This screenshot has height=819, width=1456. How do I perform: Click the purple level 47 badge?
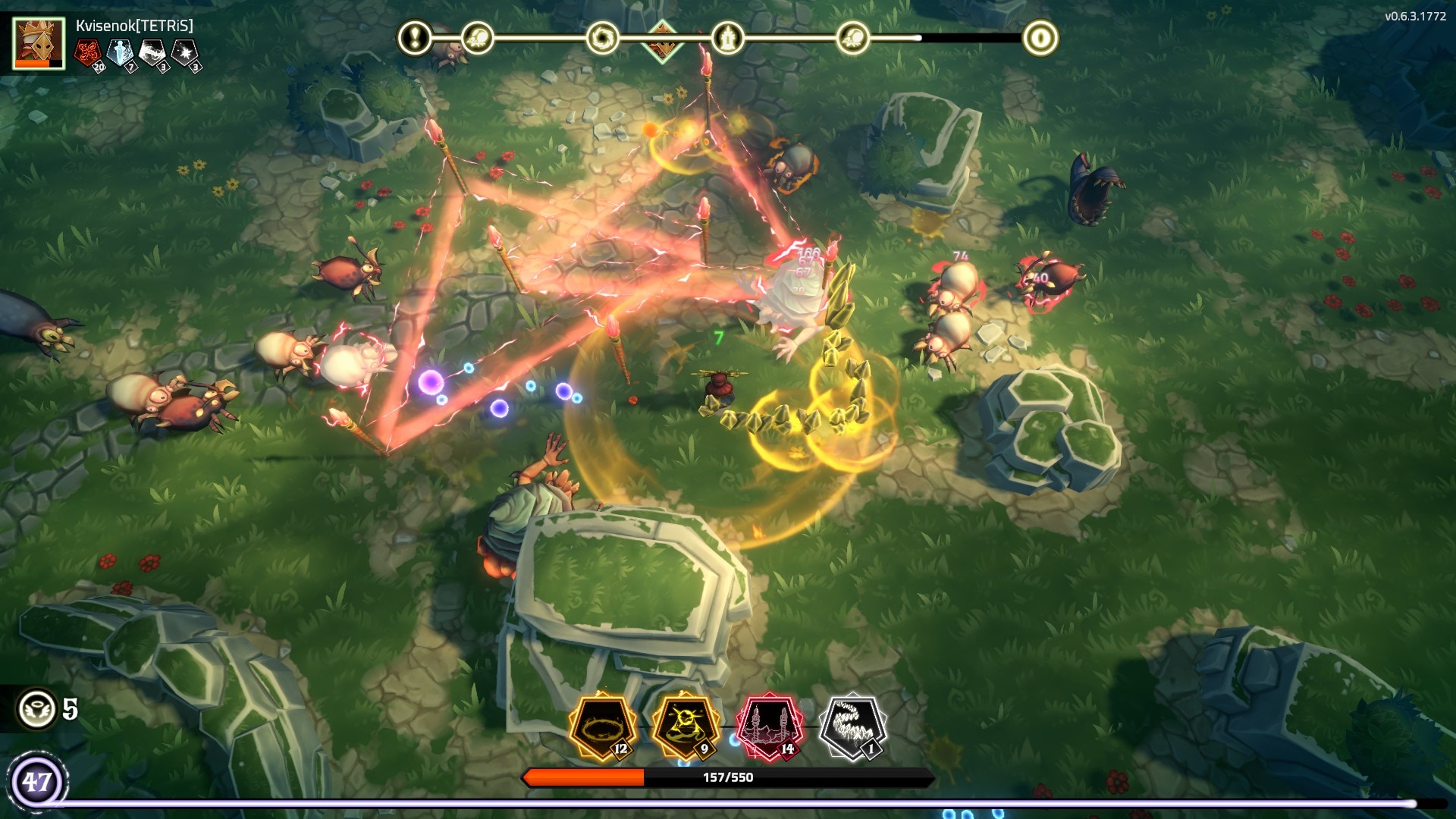coord(36,780)
